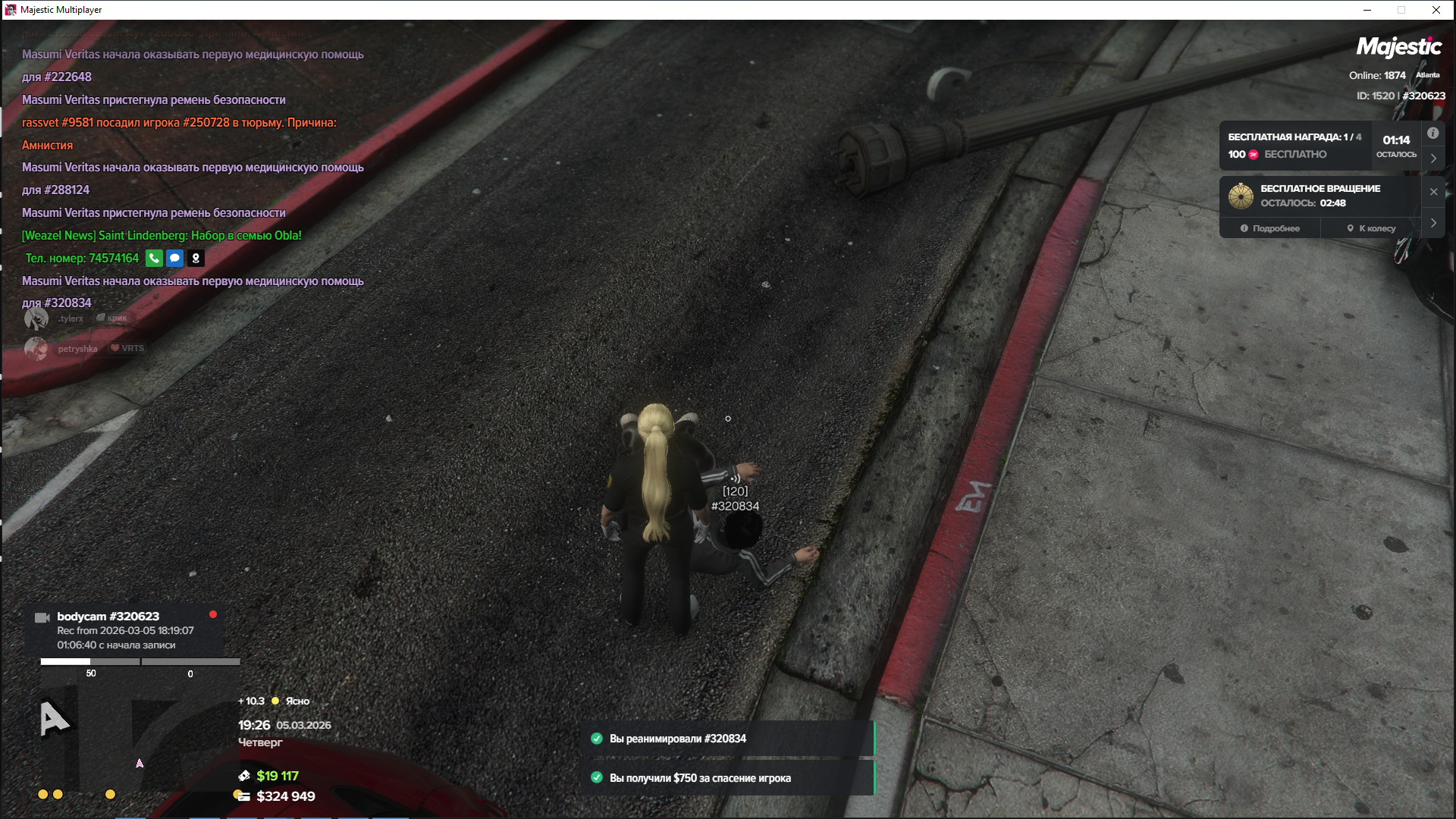Select .tylerx in the voice overlay
This screenshot has width=1456, height=819.
click(x=71, y=318)
